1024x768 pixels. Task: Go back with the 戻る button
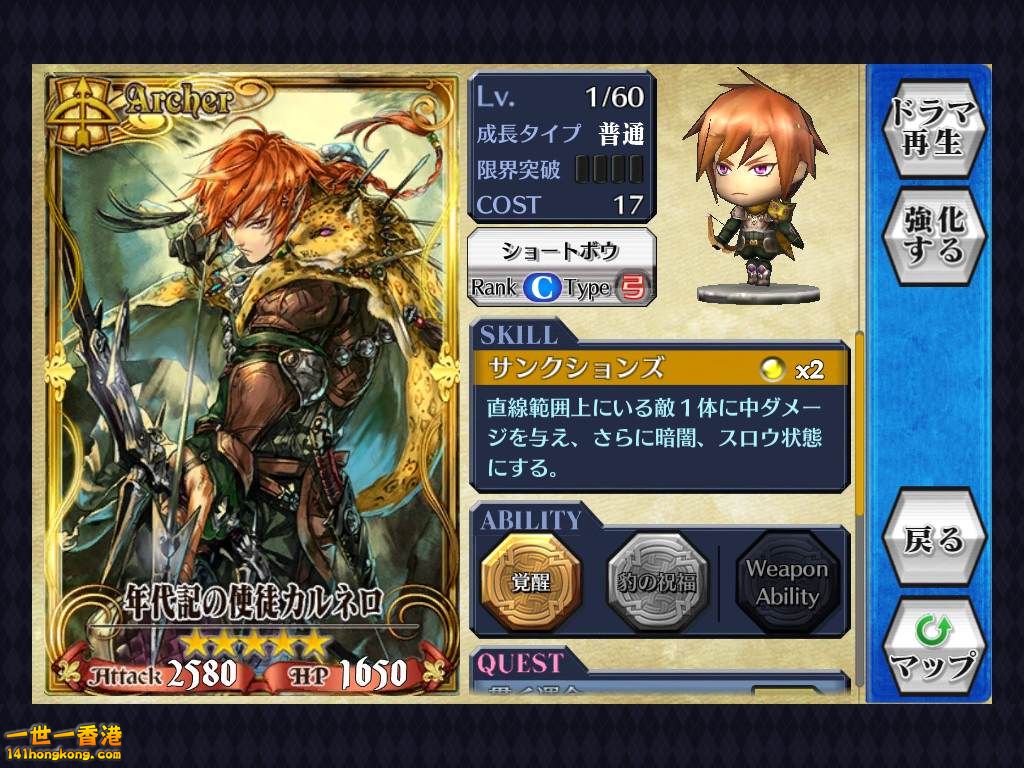point(934,540)
